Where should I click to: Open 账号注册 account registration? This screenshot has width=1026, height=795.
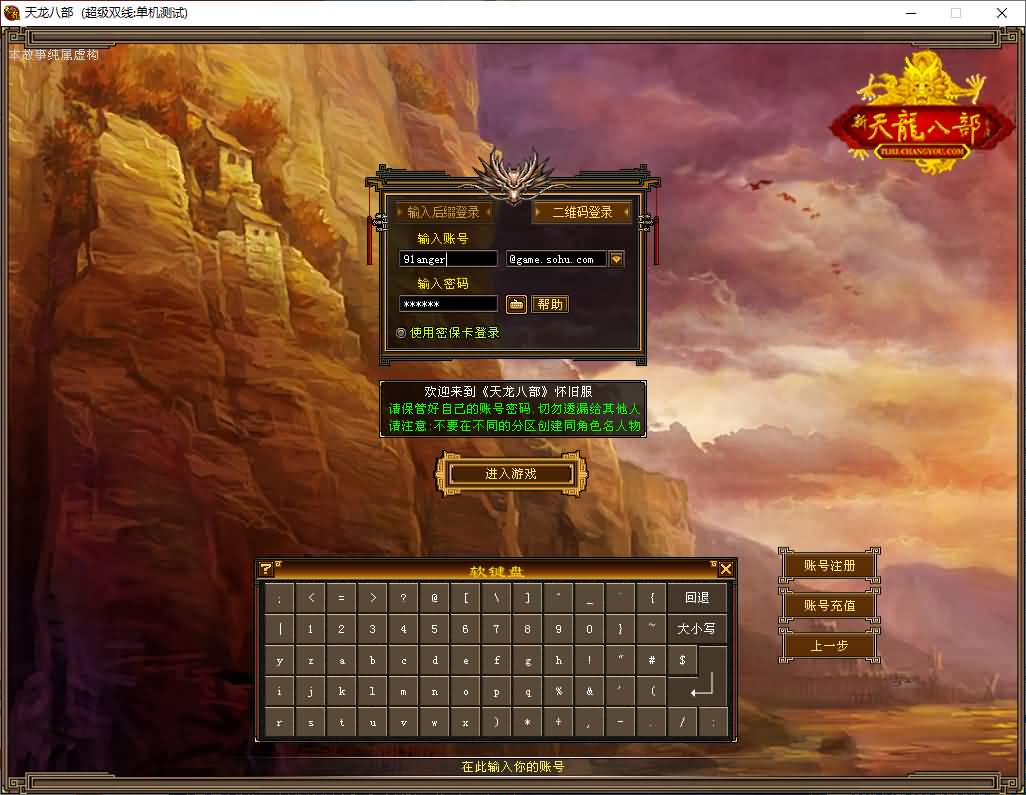(x=829, y=566)
